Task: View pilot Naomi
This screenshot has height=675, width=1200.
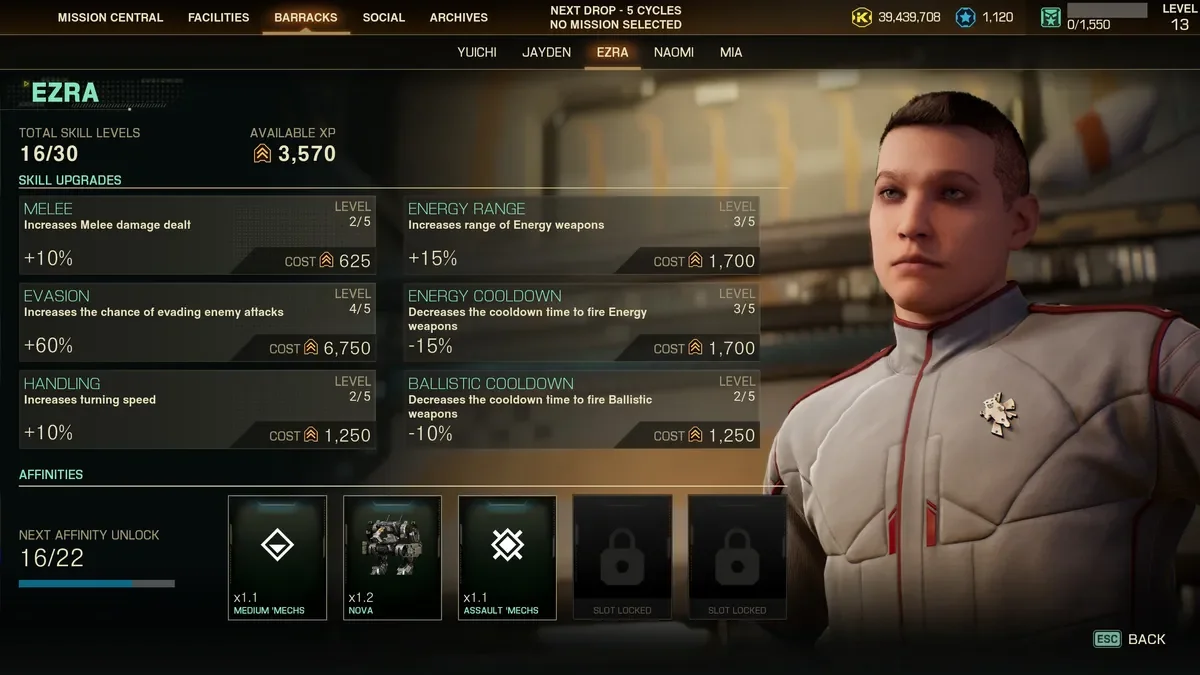Action: coord(674,52)
